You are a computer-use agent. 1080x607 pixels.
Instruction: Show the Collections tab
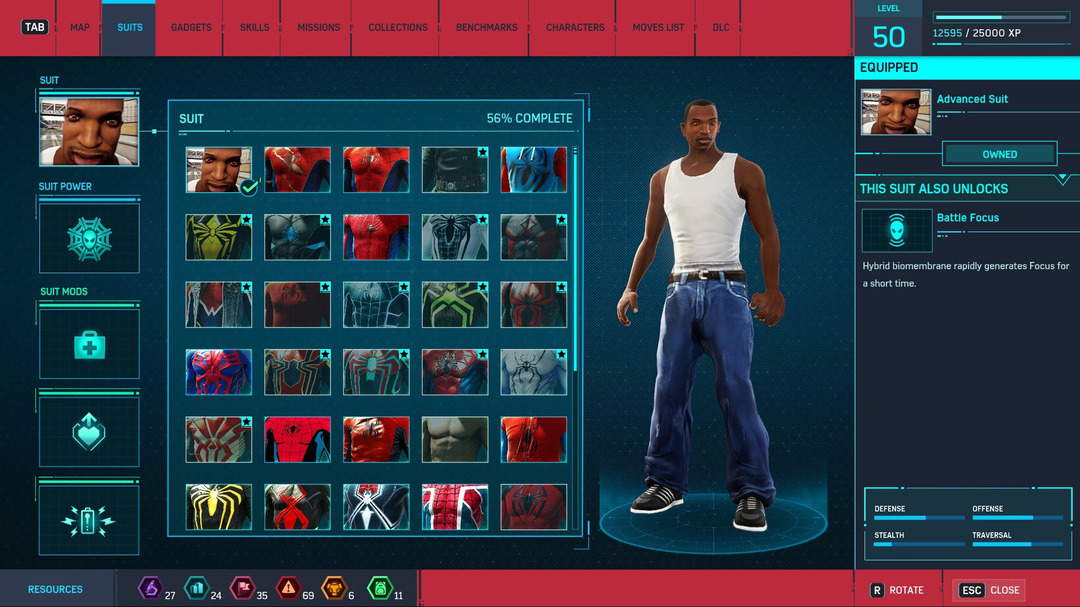(398, 27)
